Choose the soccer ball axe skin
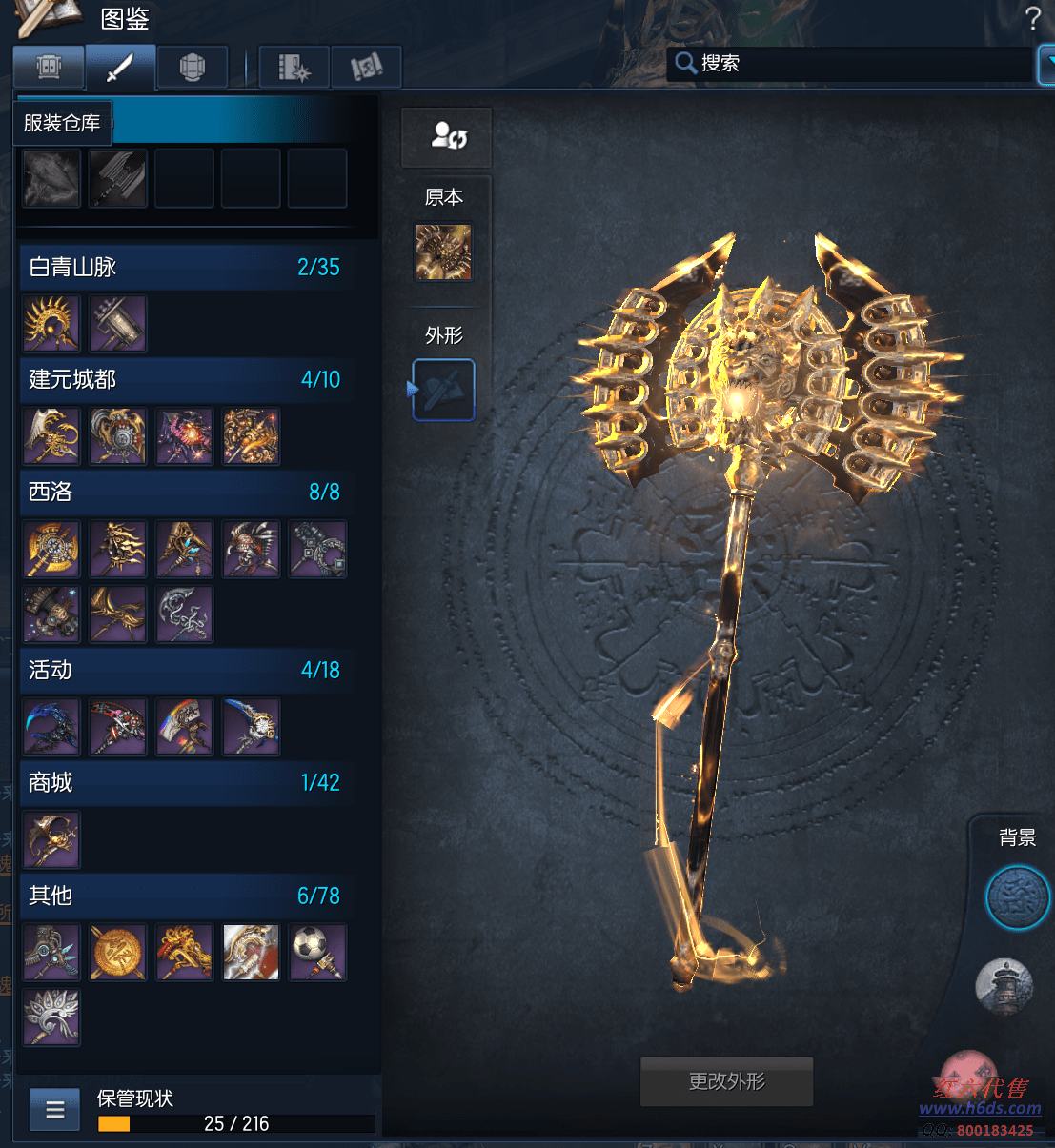 point(318,952)
